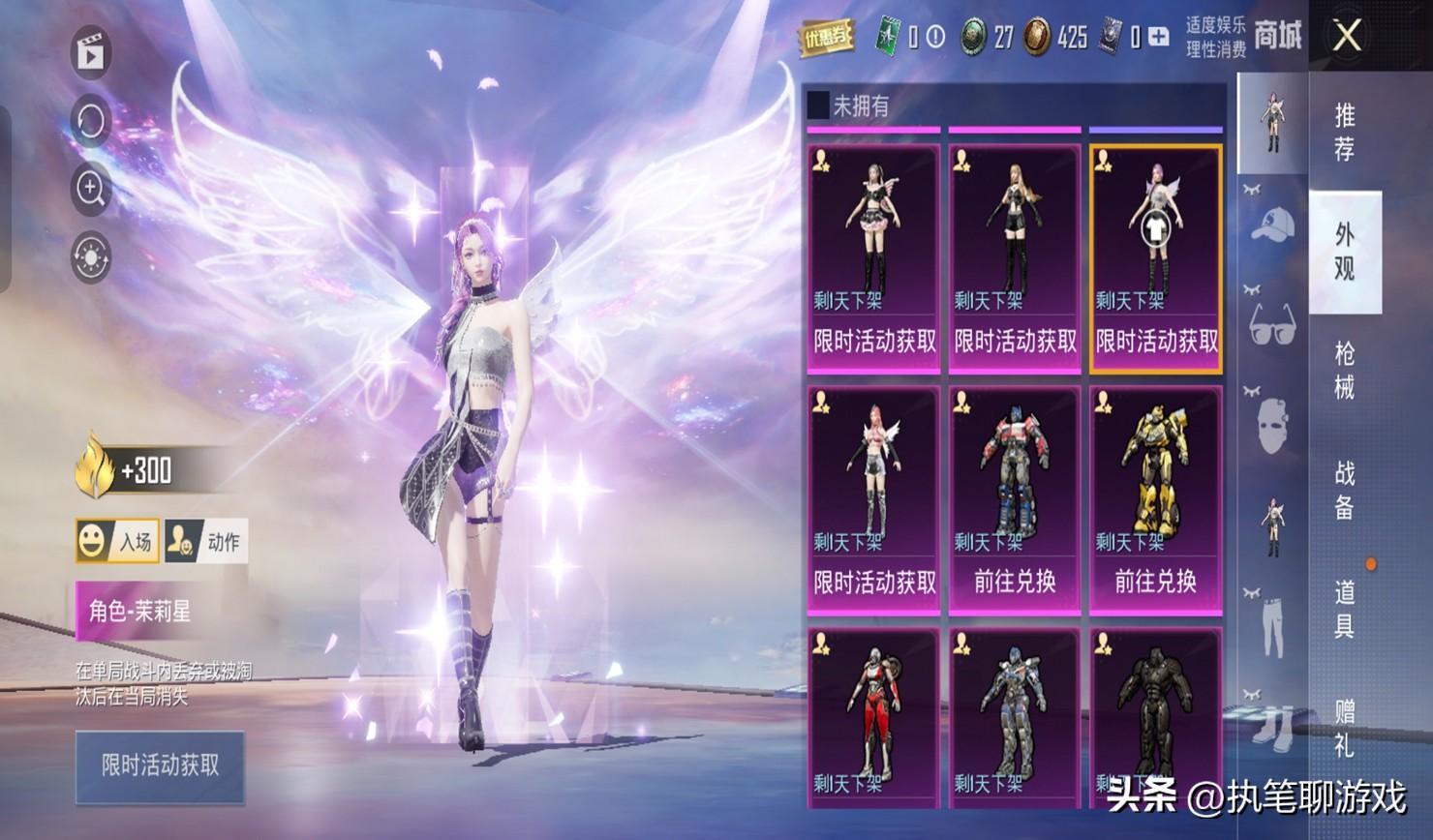
Task: Play the outfit preview video clip
Action: pos(91,52)
